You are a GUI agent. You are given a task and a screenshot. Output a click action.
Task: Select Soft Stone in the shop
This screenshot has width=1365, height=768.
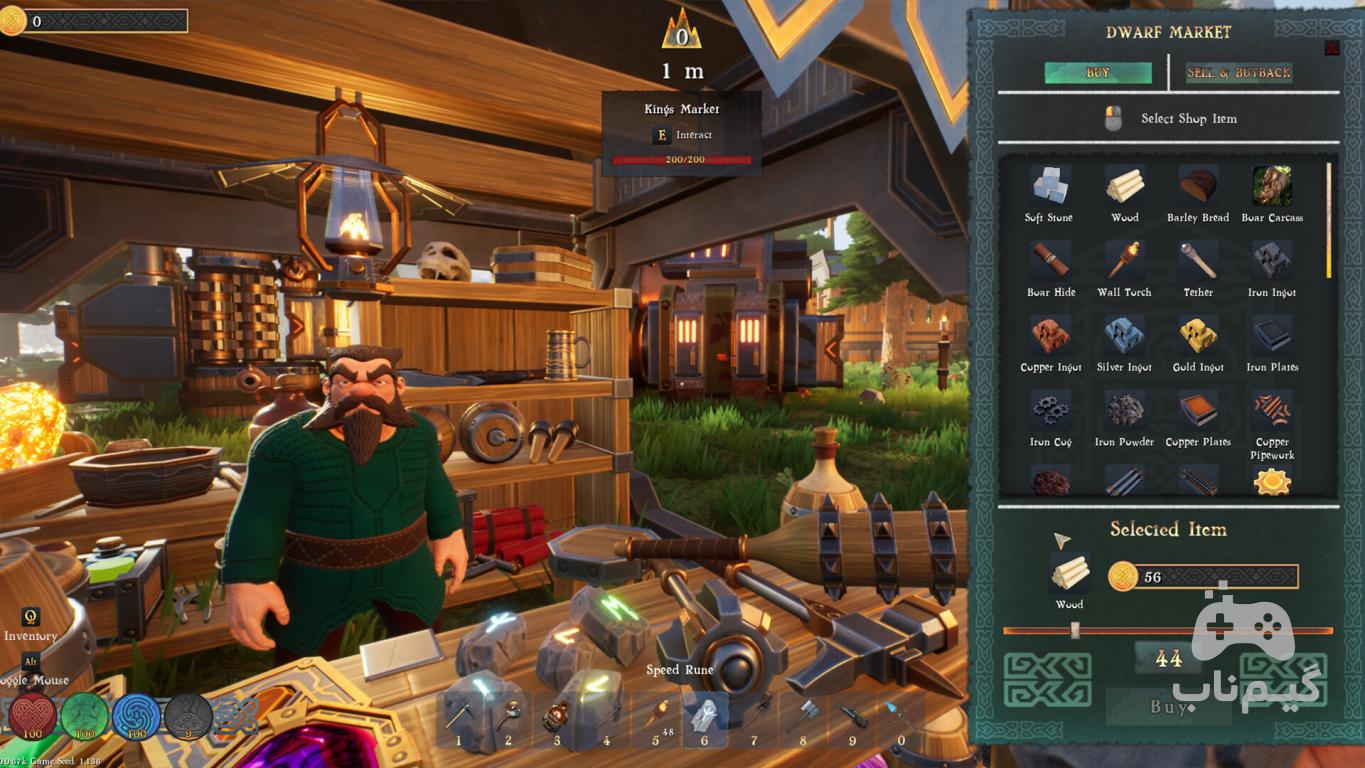point(1049,187)
